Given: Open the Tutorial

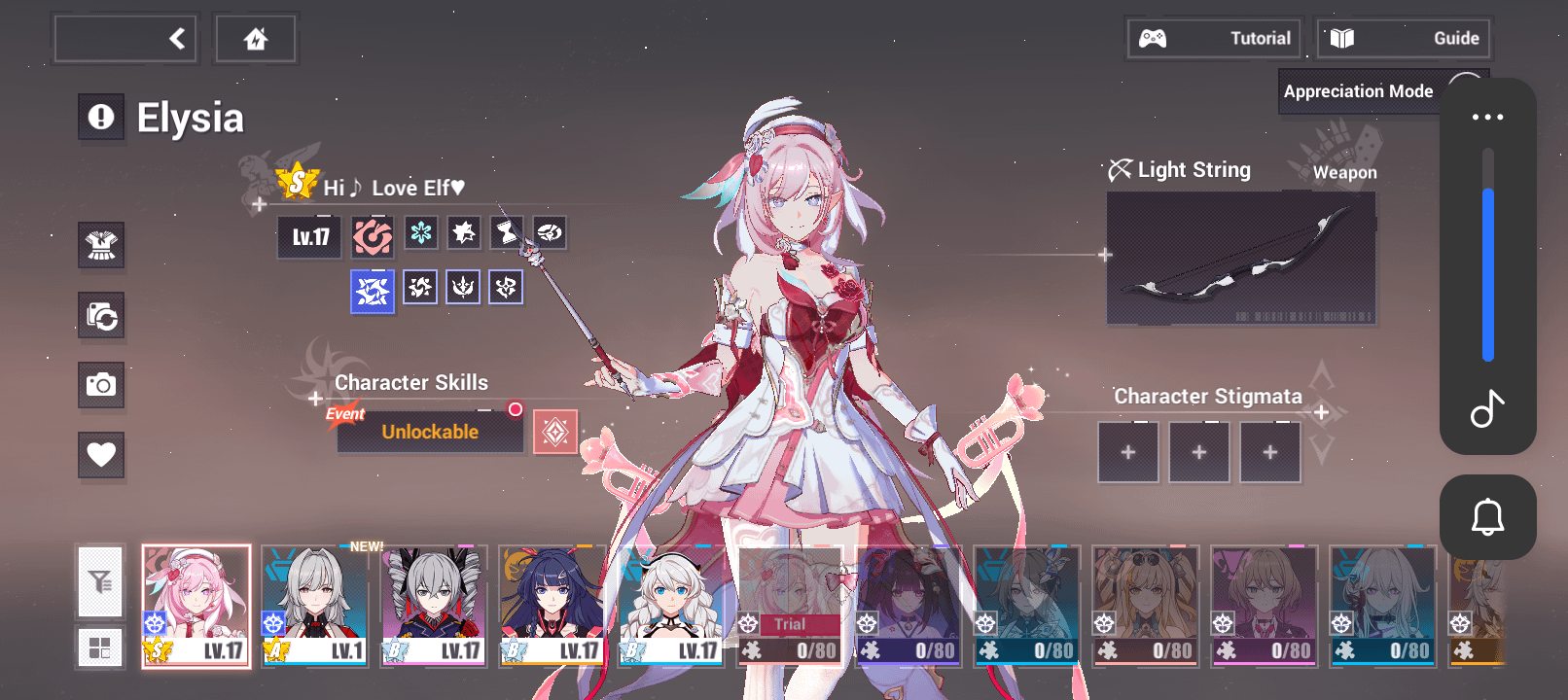Looking at the screenshot, I should [1214, 39].
